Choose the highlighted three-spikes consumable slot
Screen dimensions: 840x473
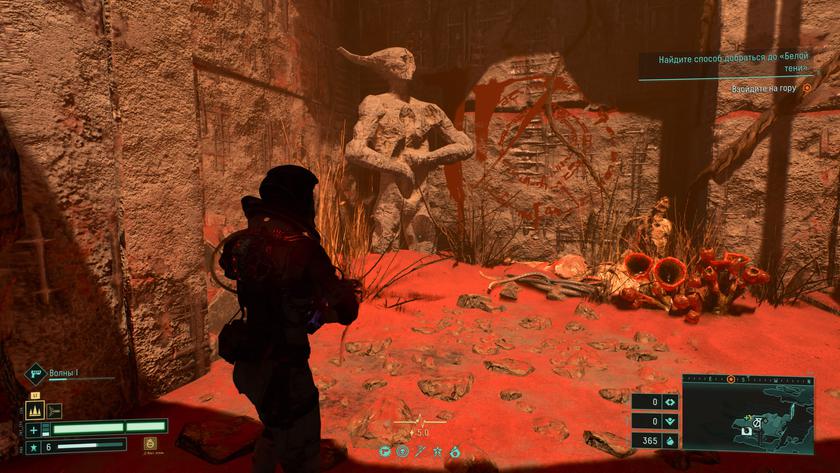click(33, 410)
